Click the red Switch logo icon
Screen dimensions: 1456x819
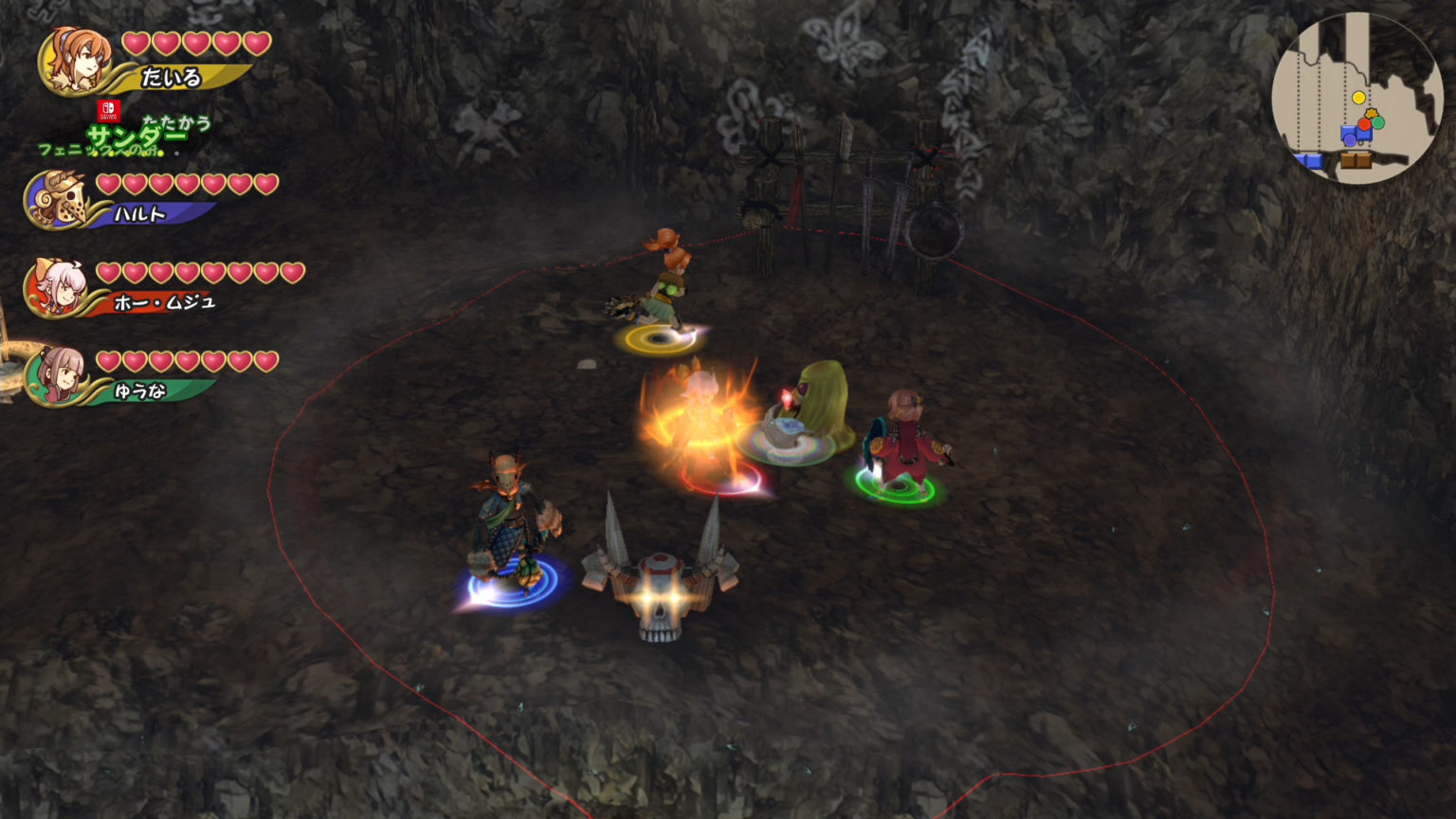[108, 111]
